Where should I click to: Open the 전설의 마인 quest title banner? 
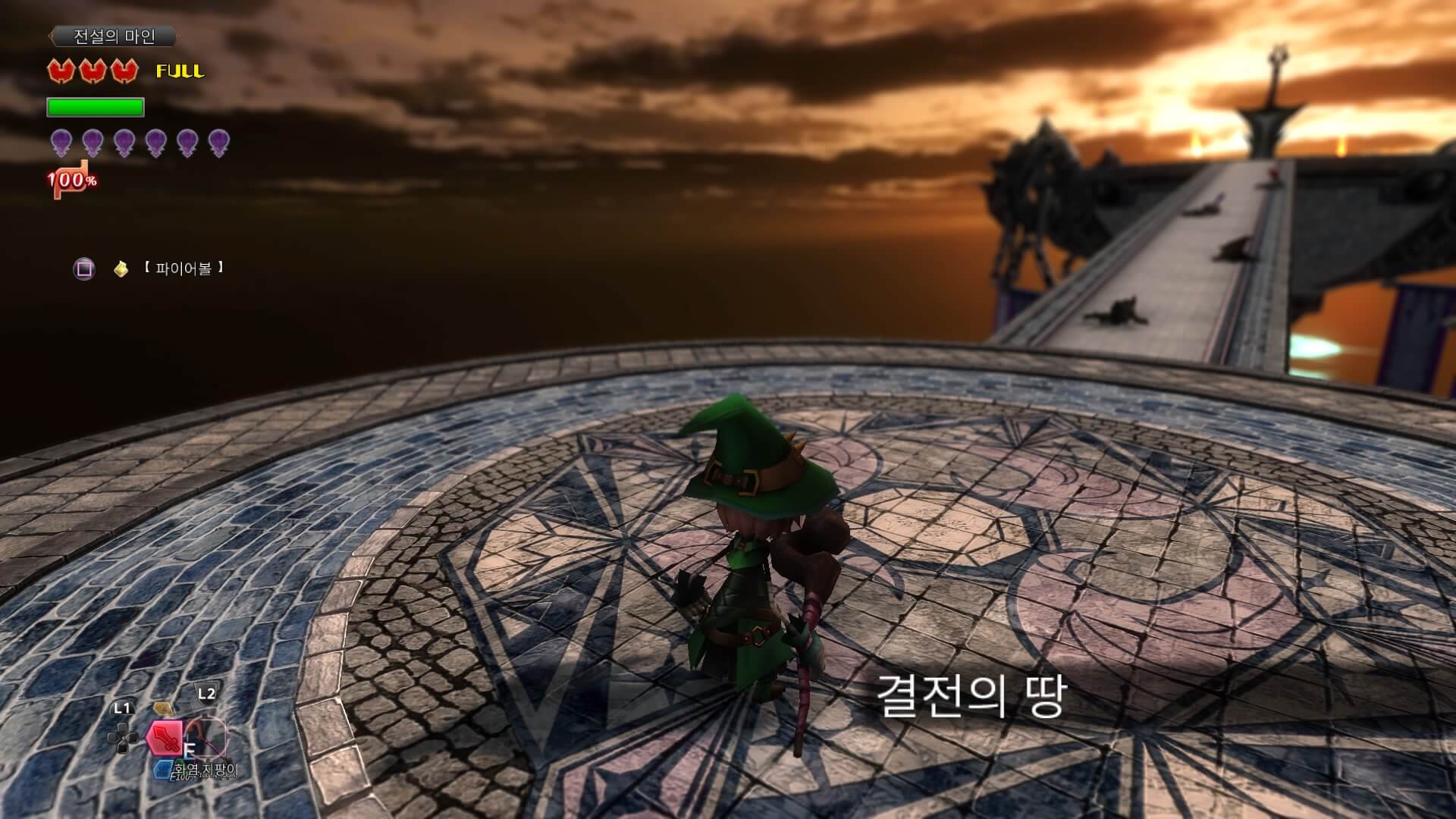114,36
